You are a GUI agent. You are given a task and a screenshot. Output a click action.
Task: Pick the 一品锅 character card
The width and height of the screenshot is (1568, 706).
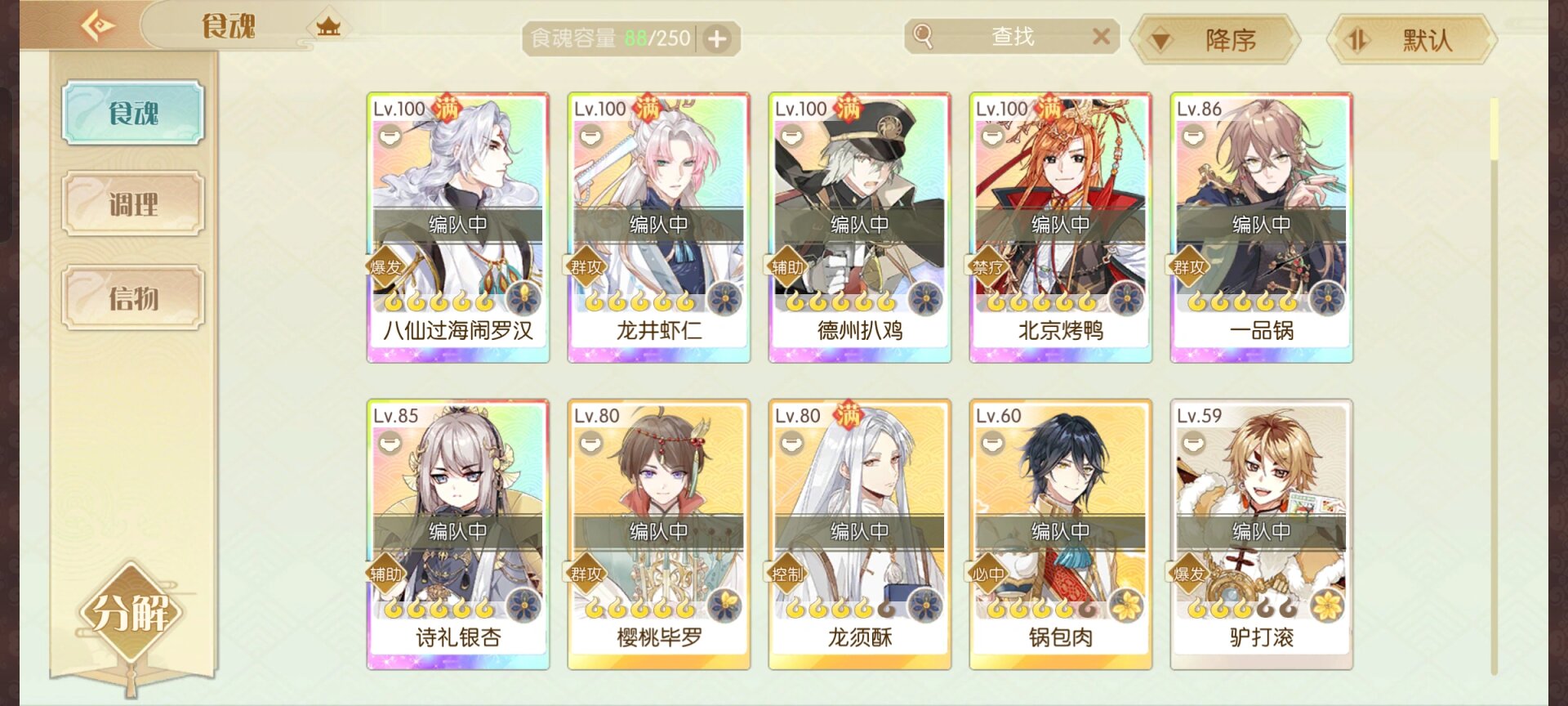[1262, 227]
